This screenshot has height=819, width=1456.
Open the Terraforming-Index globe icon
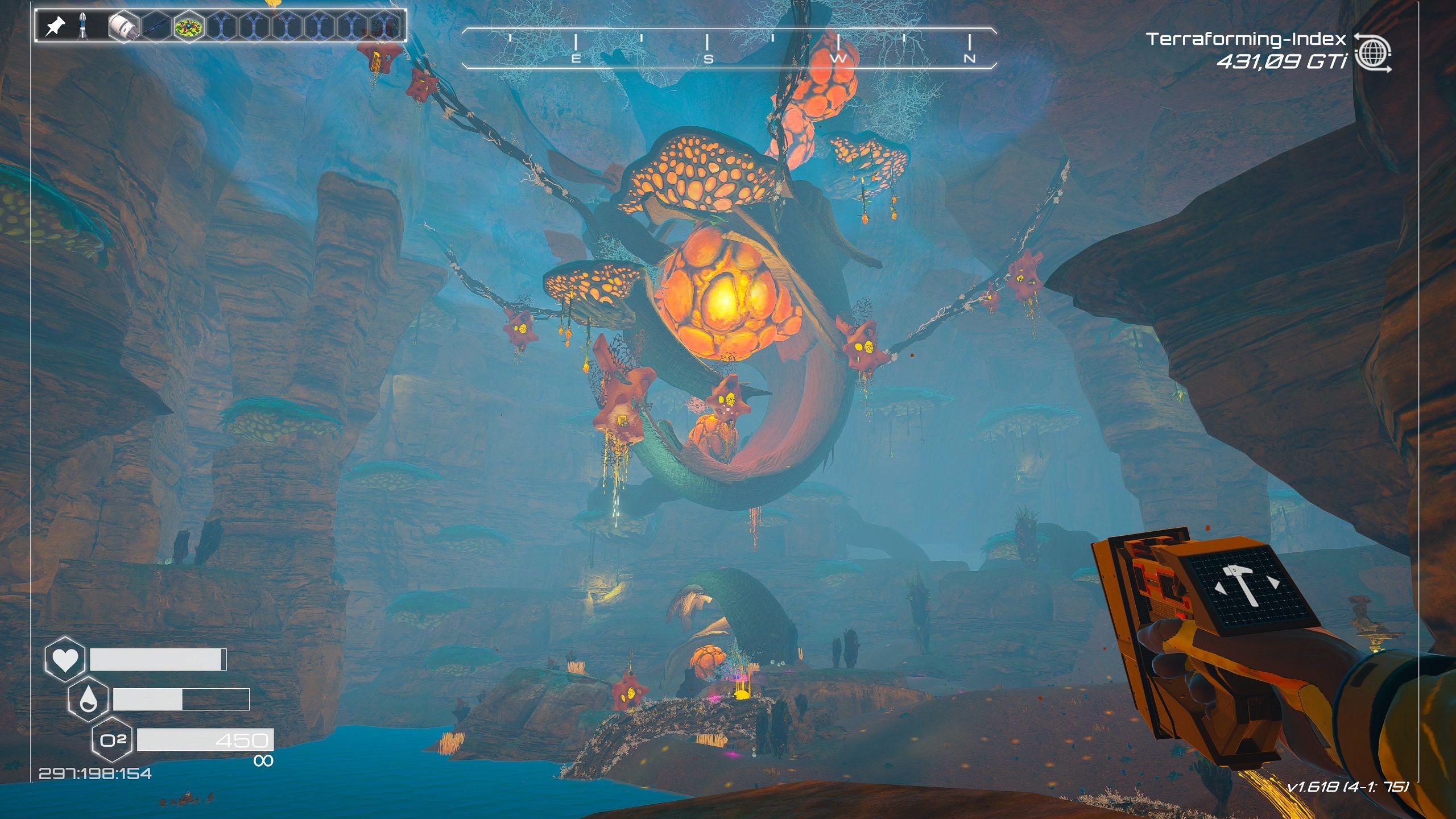[1372, 53]
